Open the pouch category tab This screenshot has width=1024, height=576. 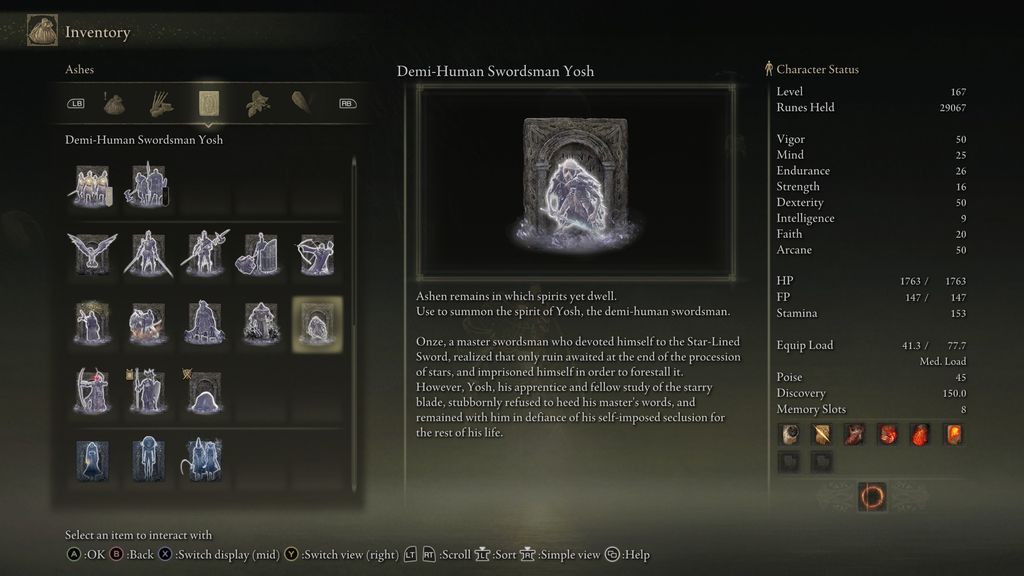tap(114, 103)
